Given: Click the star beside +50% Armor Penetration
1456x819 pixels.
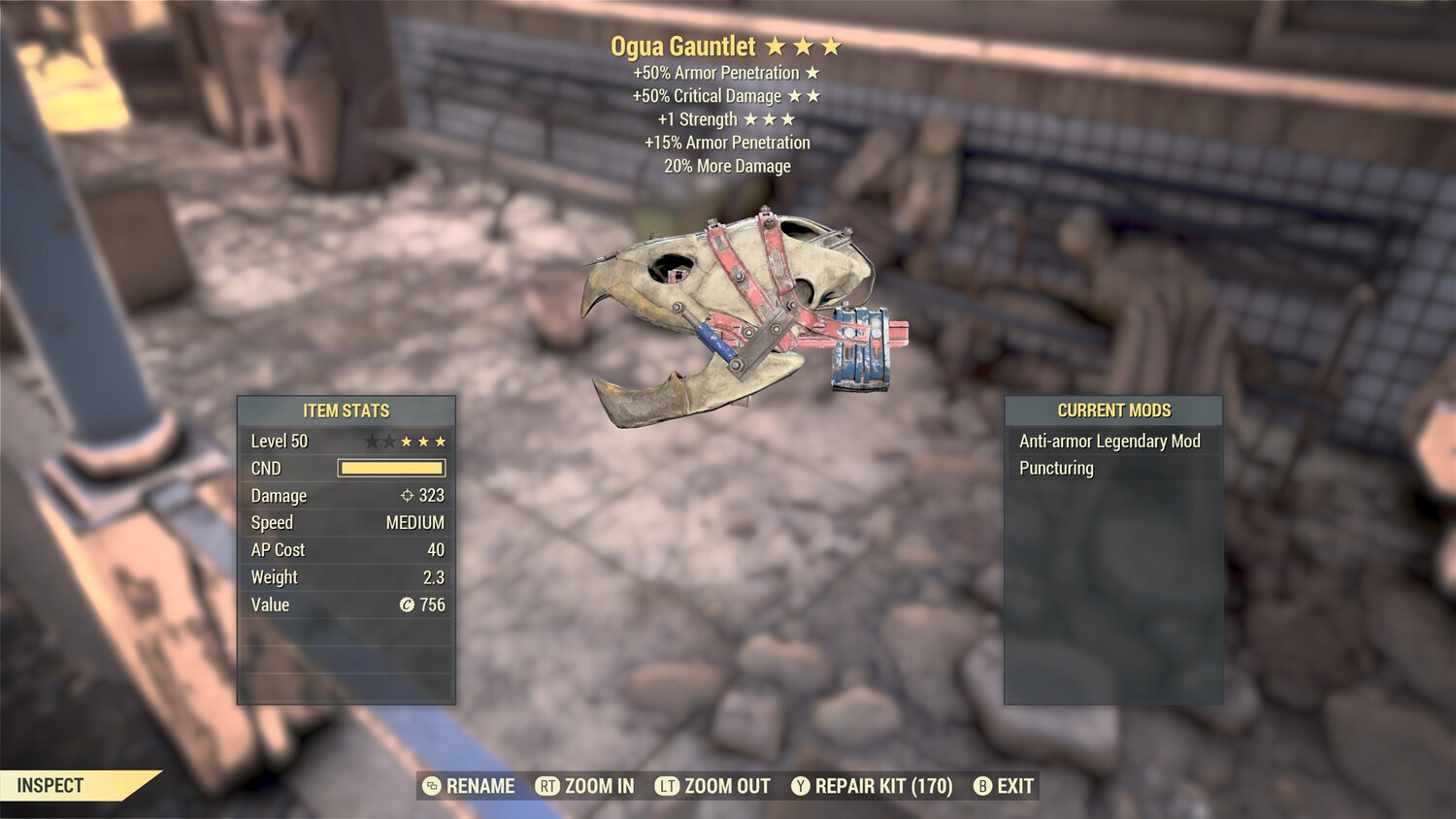Looking at the screenshot, I should [x=811, y=72].
